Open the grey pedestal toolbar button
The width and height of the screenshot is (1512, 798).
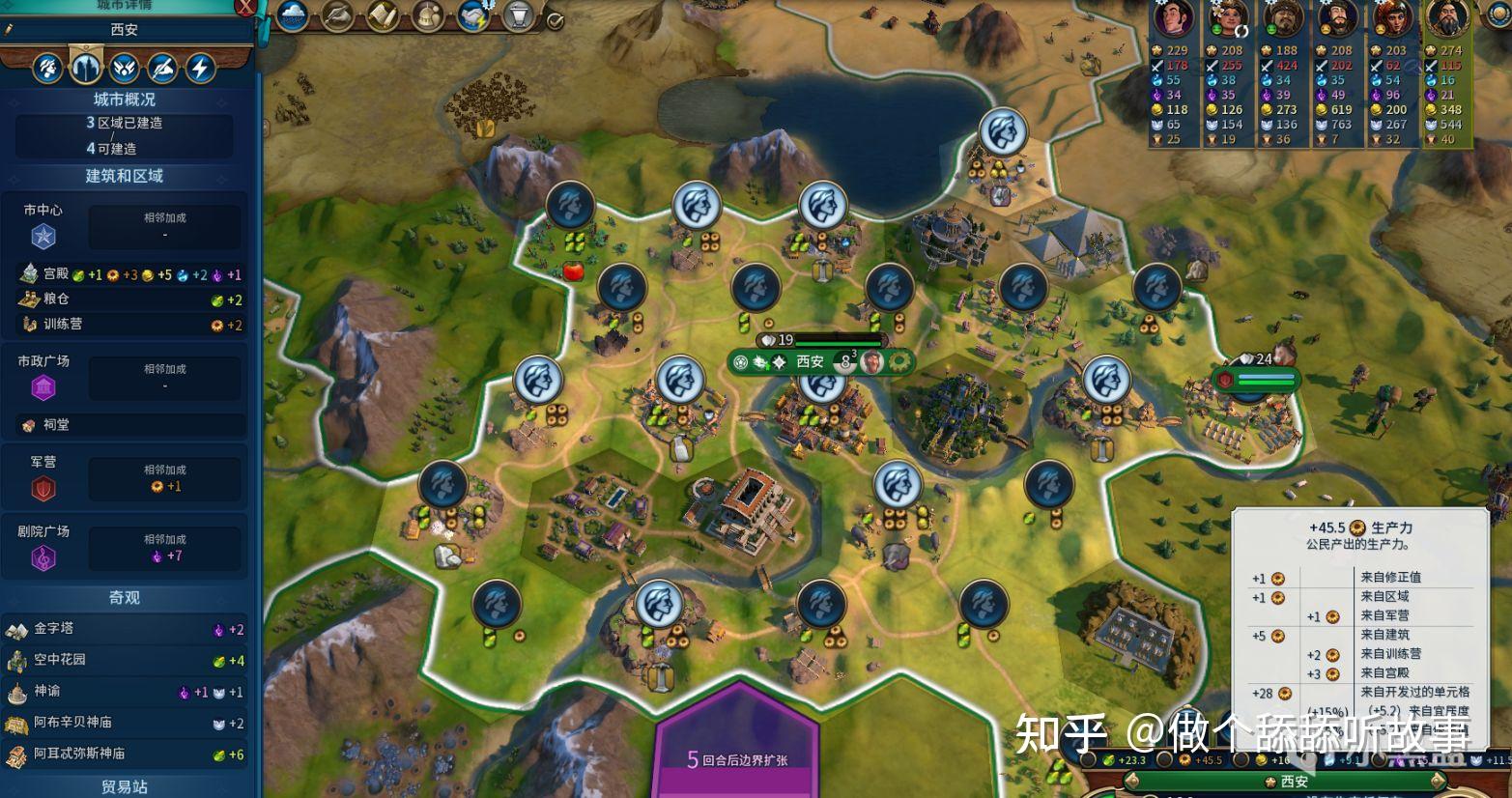519,14
